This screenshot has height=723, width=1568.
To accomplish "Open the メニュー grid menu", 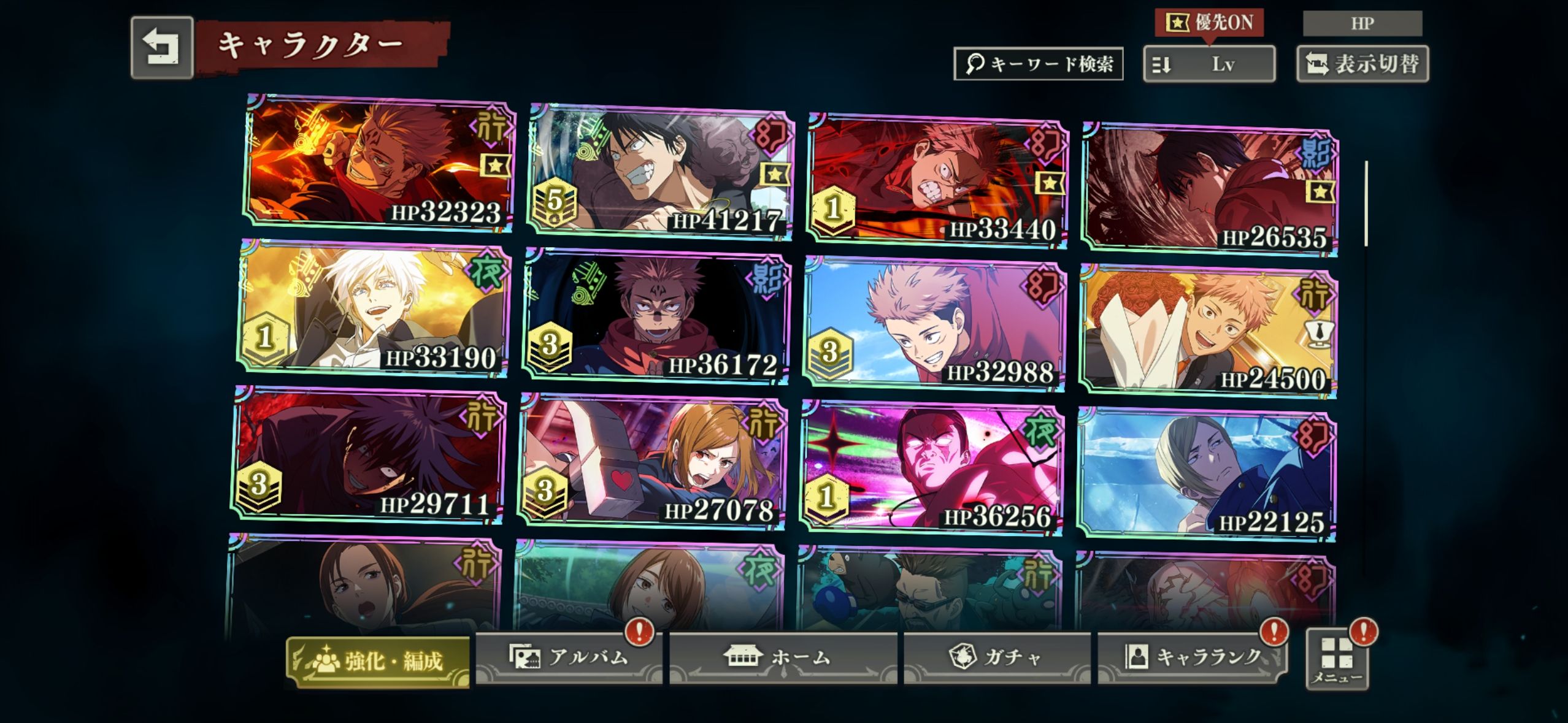I will click(1337, 659).
